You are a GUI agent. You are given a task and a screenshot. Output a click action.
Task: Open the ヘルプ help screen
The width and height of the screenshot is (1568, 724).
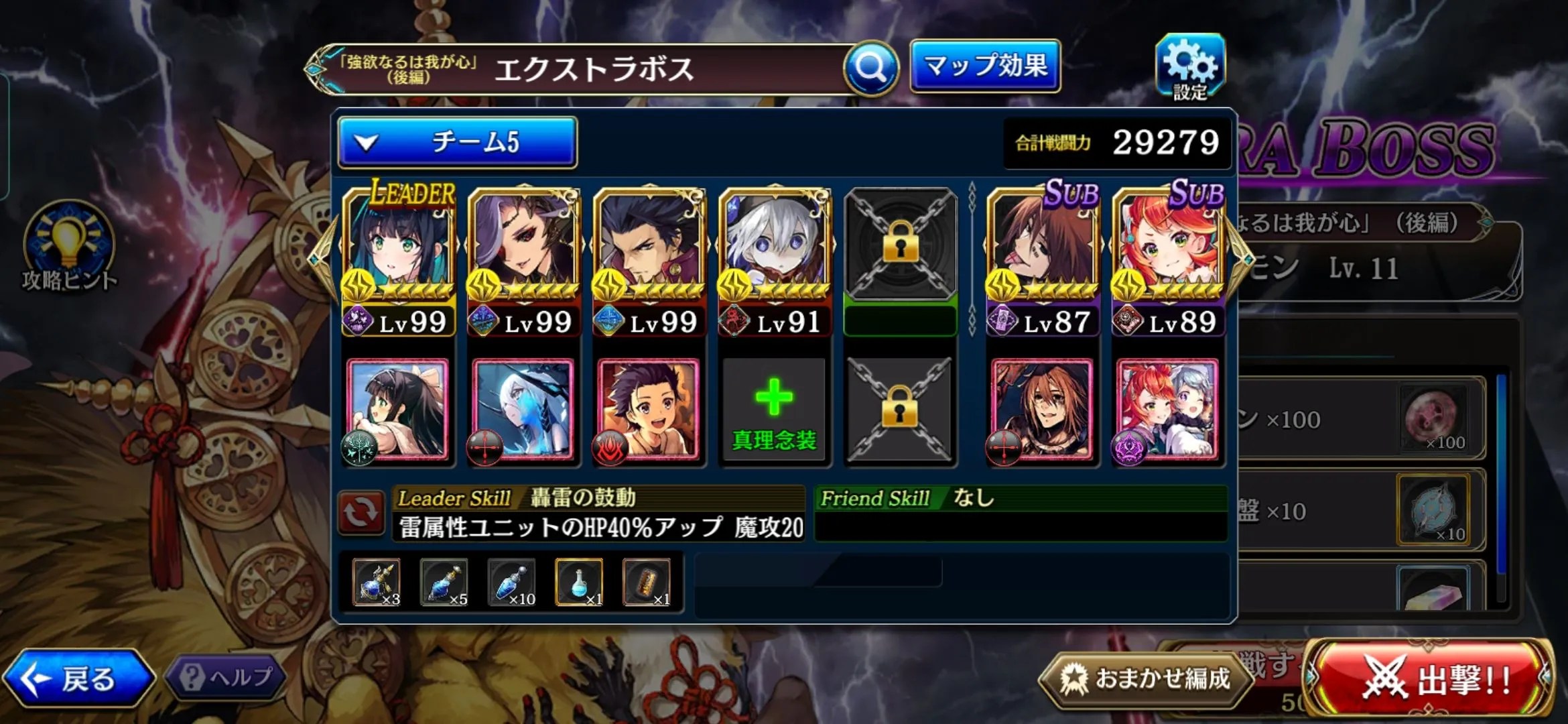click(x=226, y=677)
